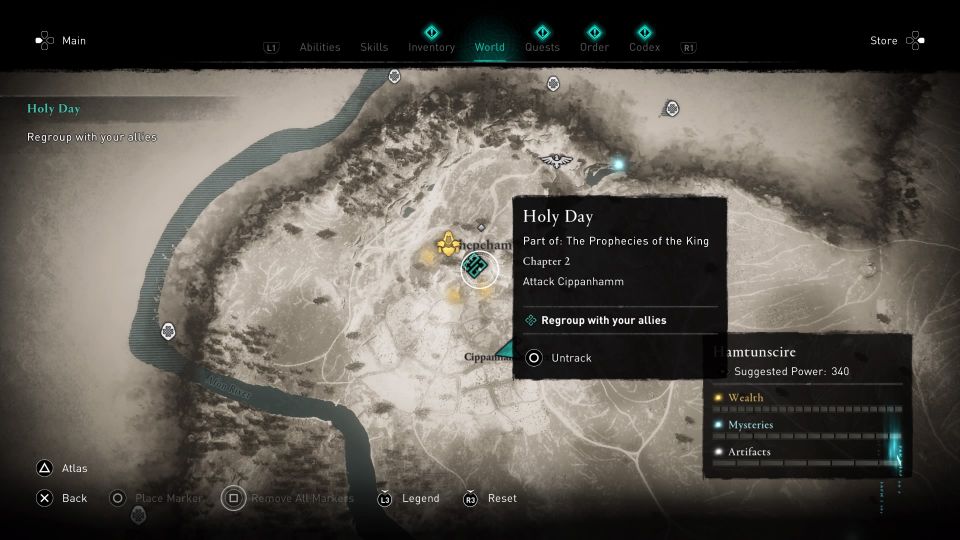Select the Mysteries row in Hamtunscire panel
The width and height of the screenshot is (960, 540).
[806, 425]
